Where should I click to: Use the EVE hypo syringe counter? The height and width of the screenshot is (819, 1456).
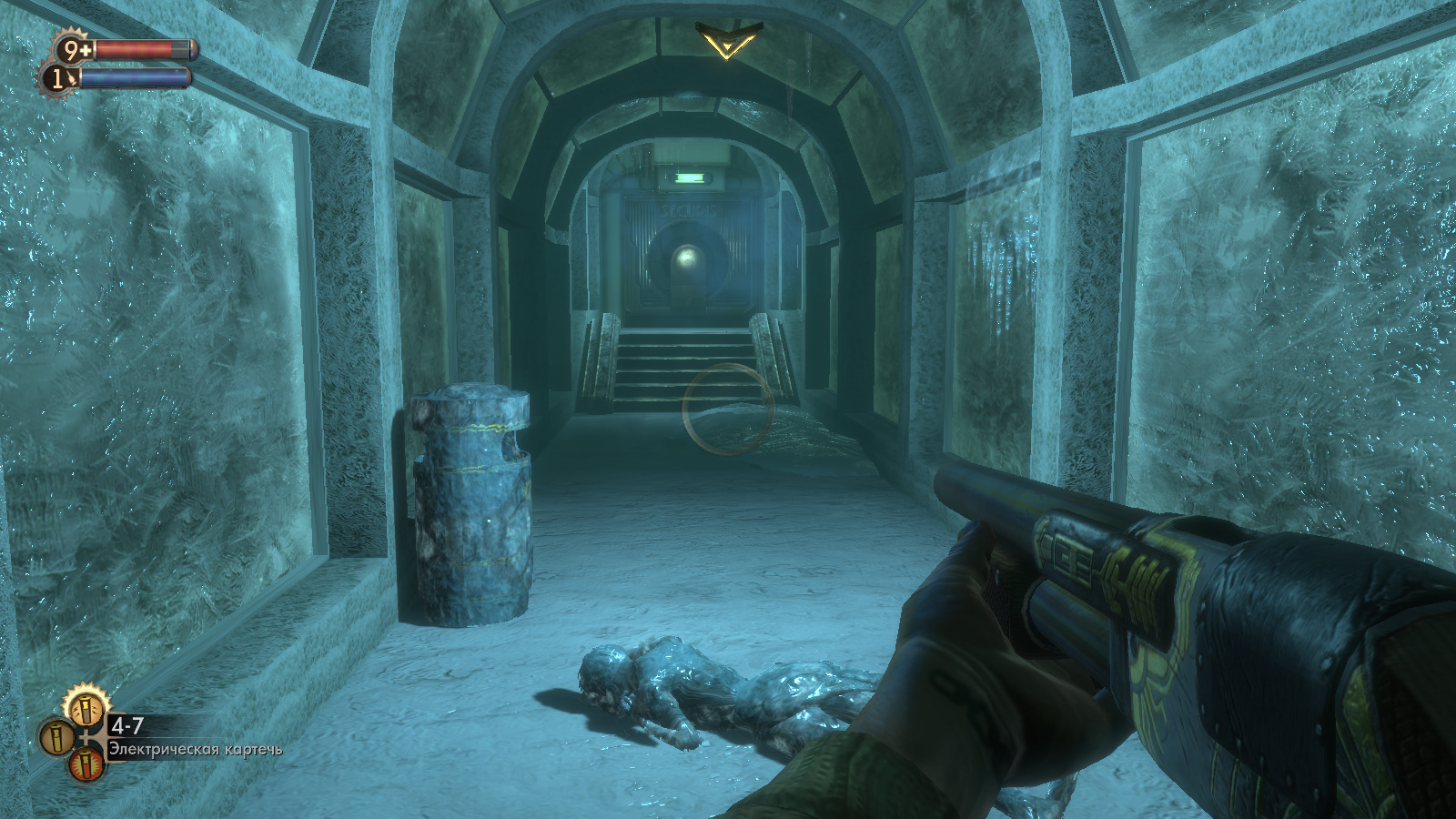(58, 79)
